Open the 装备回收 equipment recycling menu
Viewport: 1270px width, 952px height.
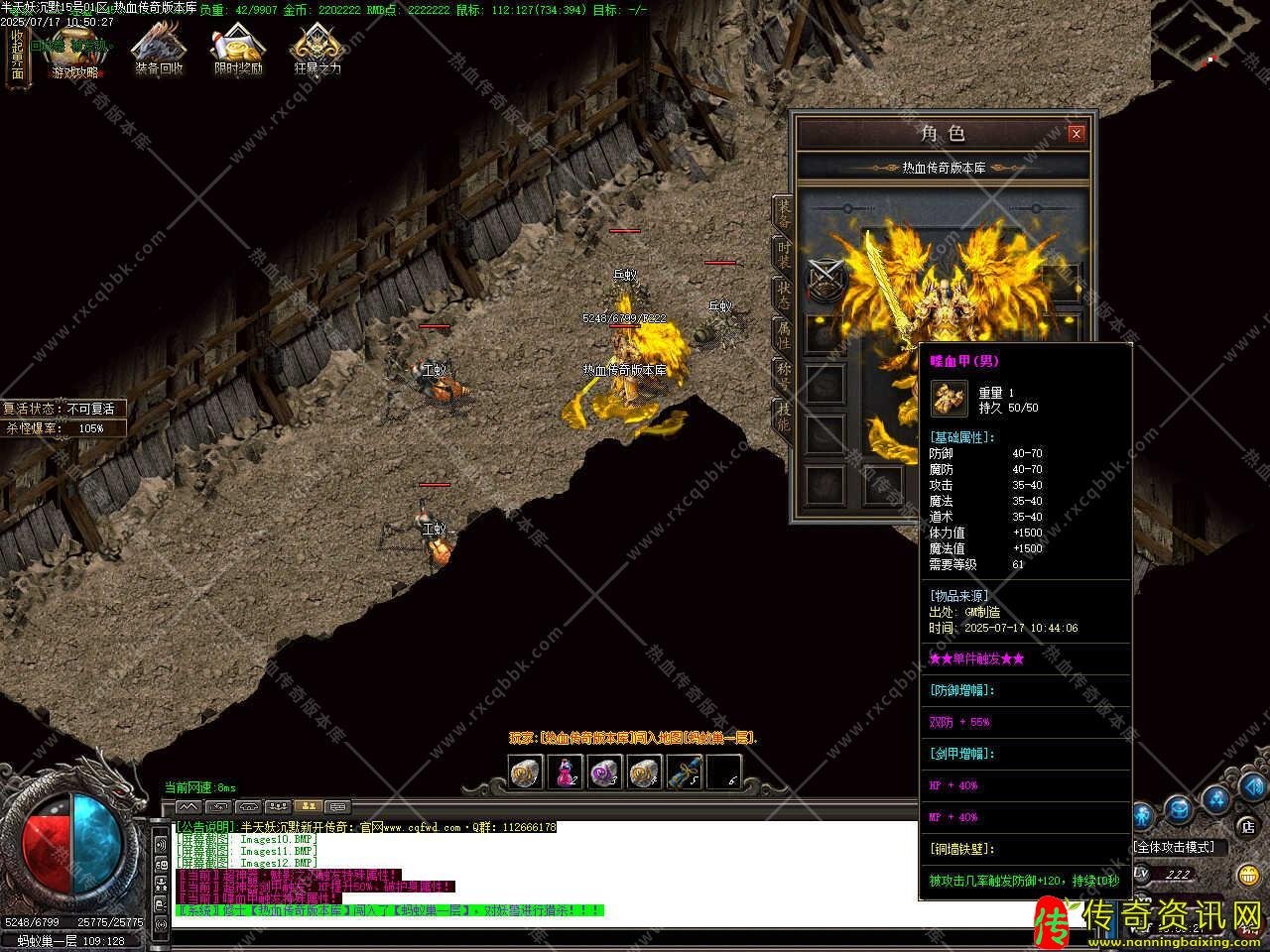point(159,51)
